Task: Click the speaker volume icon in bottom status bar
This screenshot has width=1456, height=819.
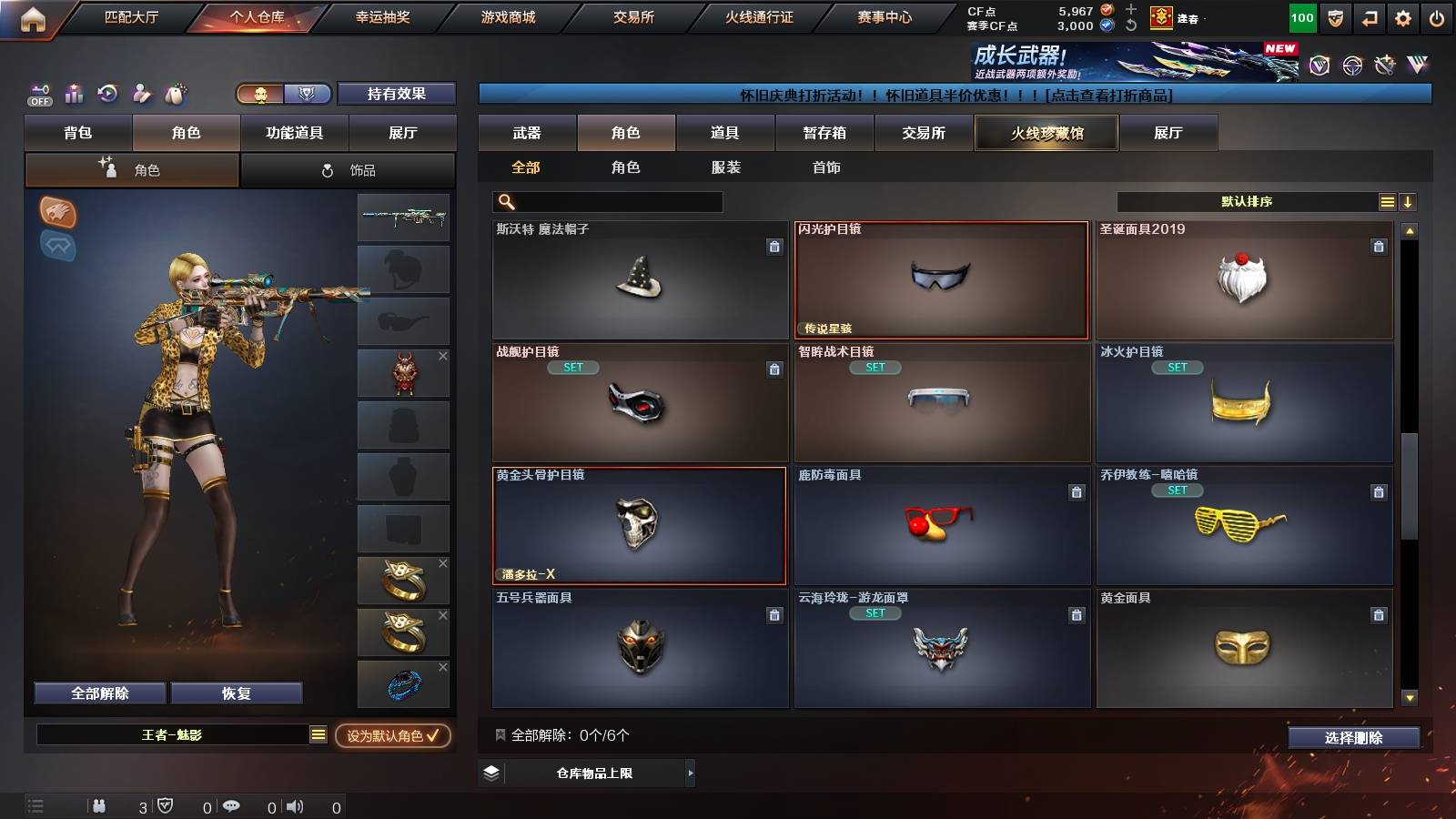Action: click(295, 805)
